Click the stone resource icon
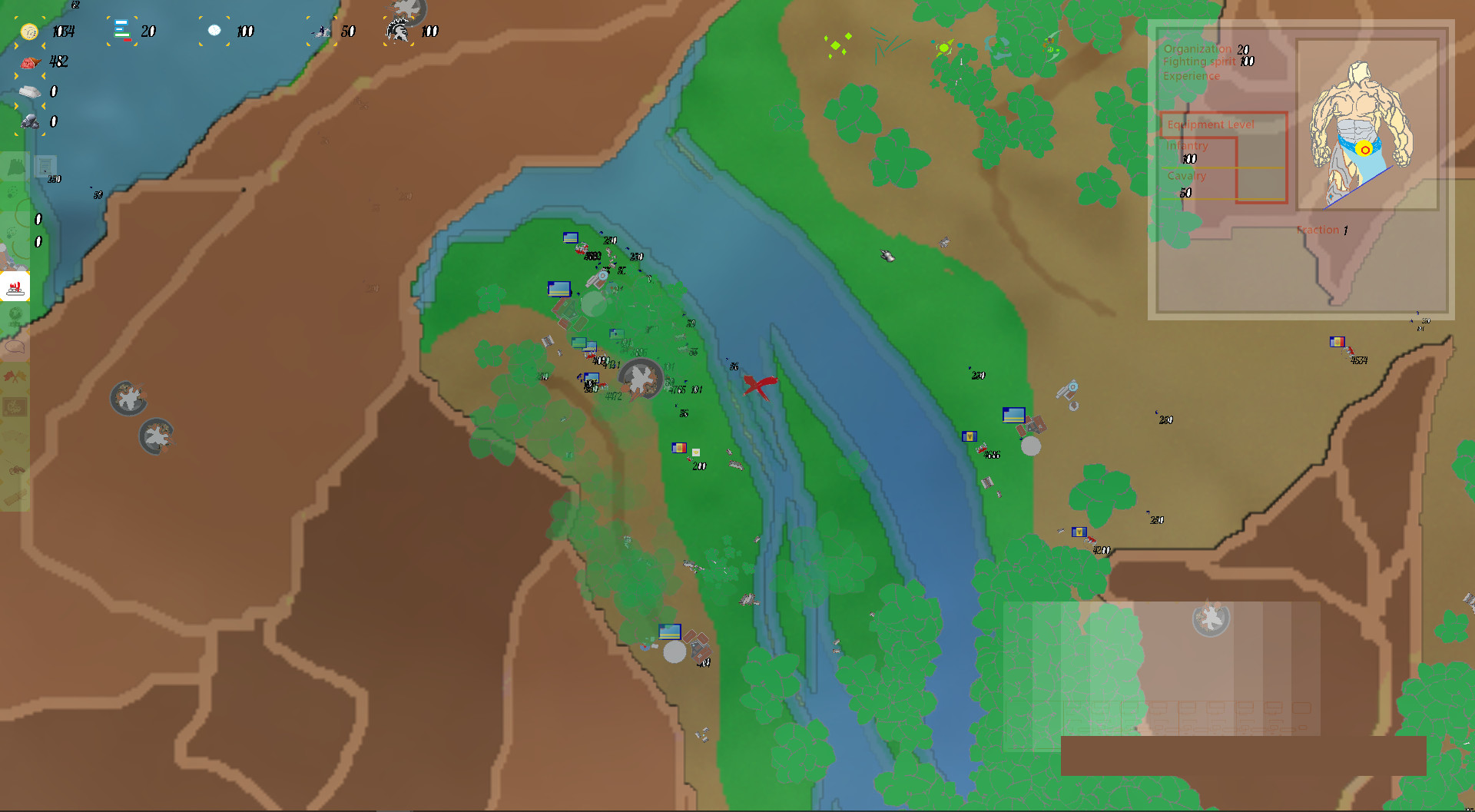The width and height of the screenshot is (1475, 812). click(x=29, y=120)
